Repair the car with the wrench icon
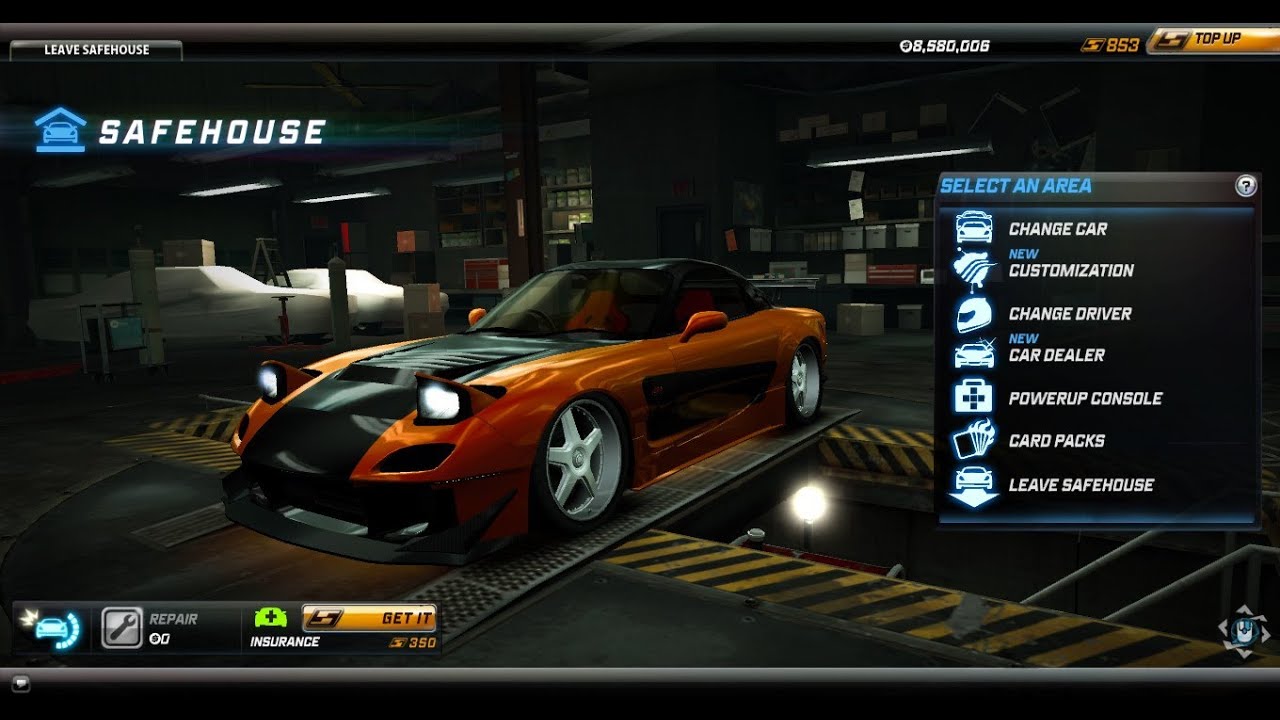Viewport: 1280px width, 720px height. pyautogui.click(x=122, y=628)
